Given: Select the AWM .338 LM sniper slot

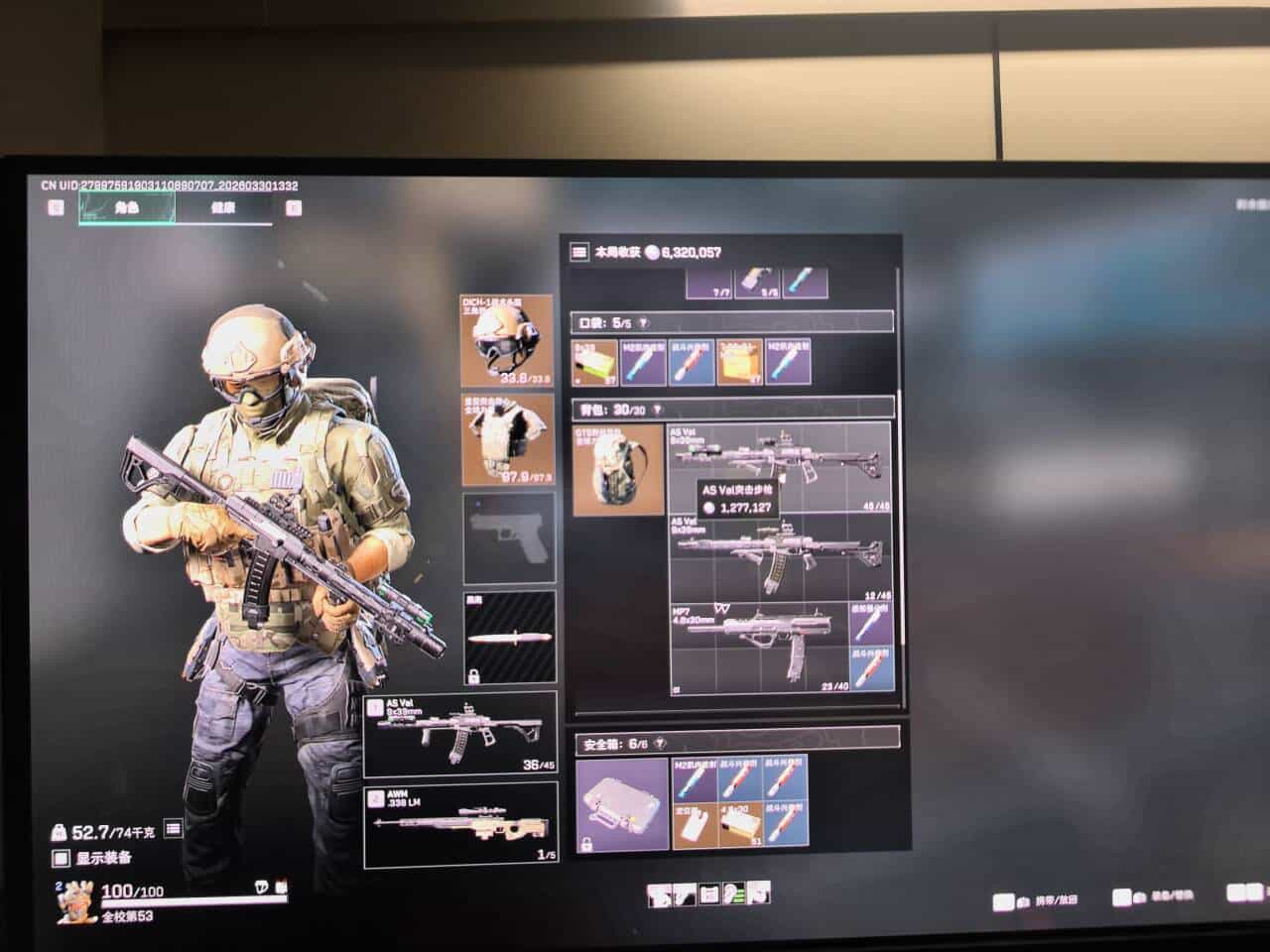Looking at the screenshot, I should 460,824.
